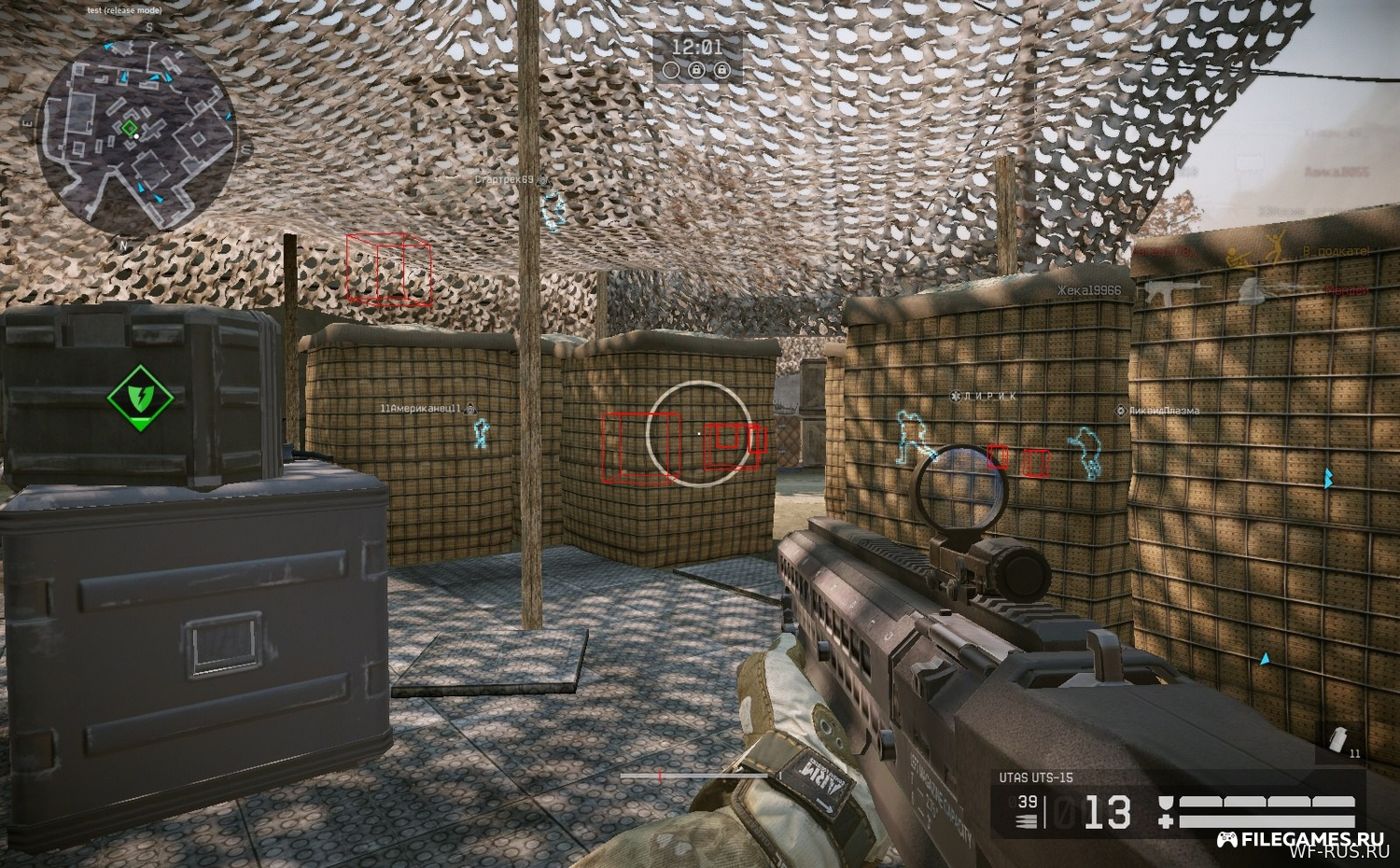Select teammate name tag 11Американец11
Image resolution: width=1400 pixels, height=868 pixels.
coord(421,408)
